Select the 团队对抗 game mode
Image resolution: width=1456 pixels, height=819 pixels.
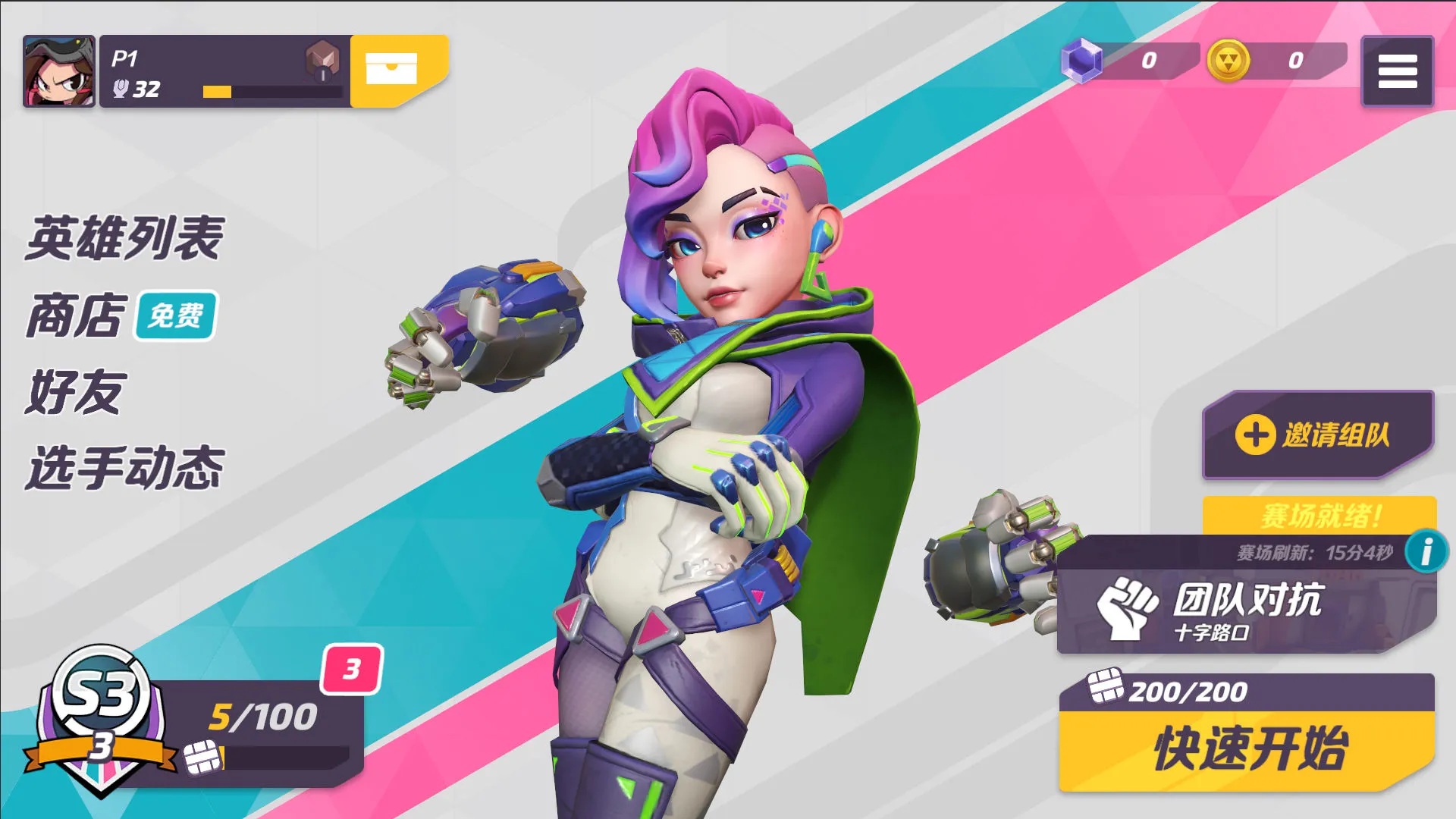pos(1244,610)
